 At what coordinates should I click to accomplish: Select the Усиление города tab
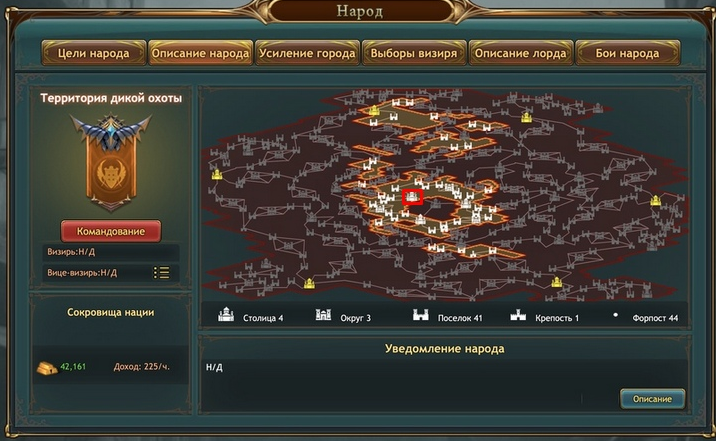point(307,53)
